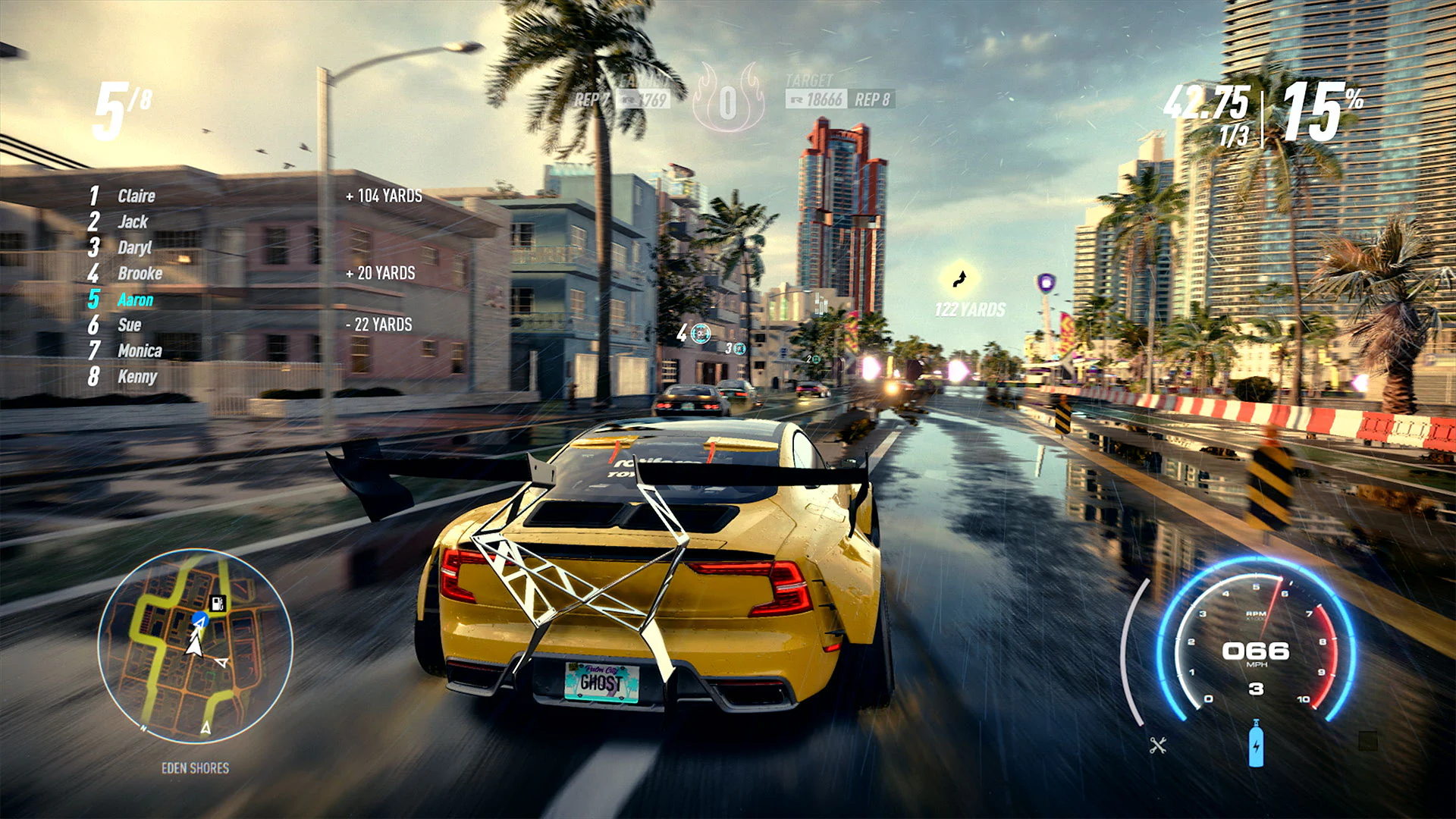Click the repair wrench icon below the gauge
Image resolution: width=1456 pixels, height=819 pixels.
pos(1158,745)
